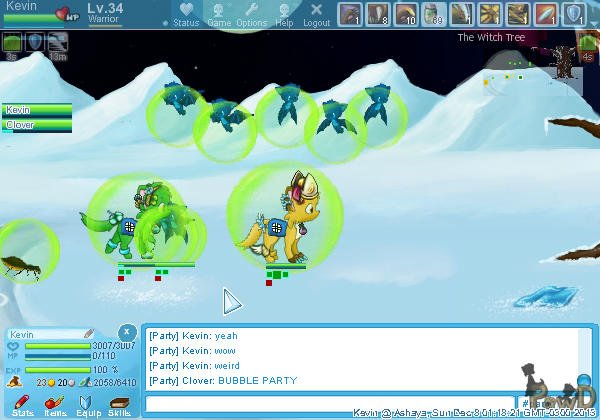
Task: Use the hotbar slot showing count 10
Action: coord(405,14)
